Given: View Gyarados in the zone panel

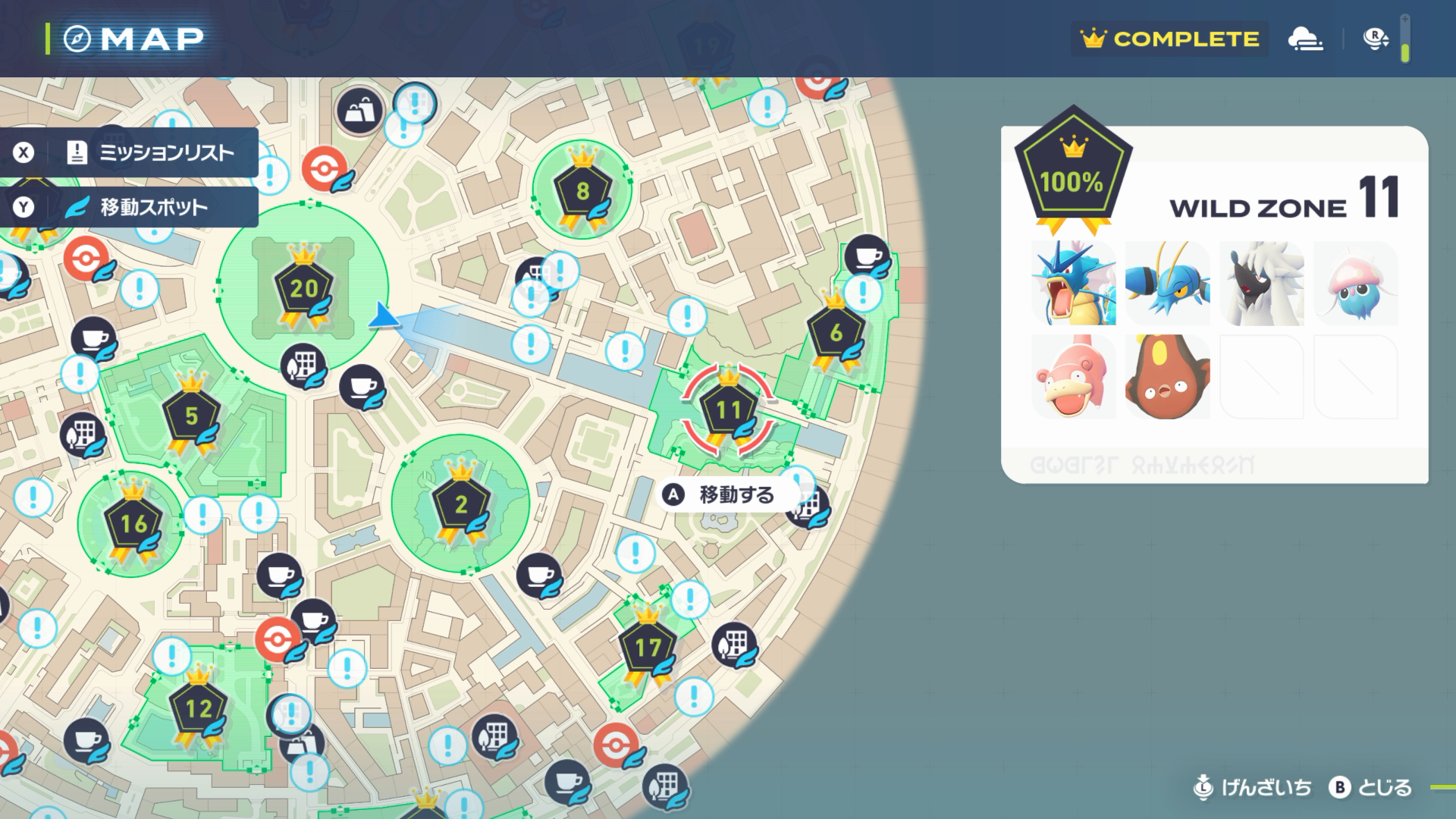Looking at the screenshot, I should [x=1073, y=283].
